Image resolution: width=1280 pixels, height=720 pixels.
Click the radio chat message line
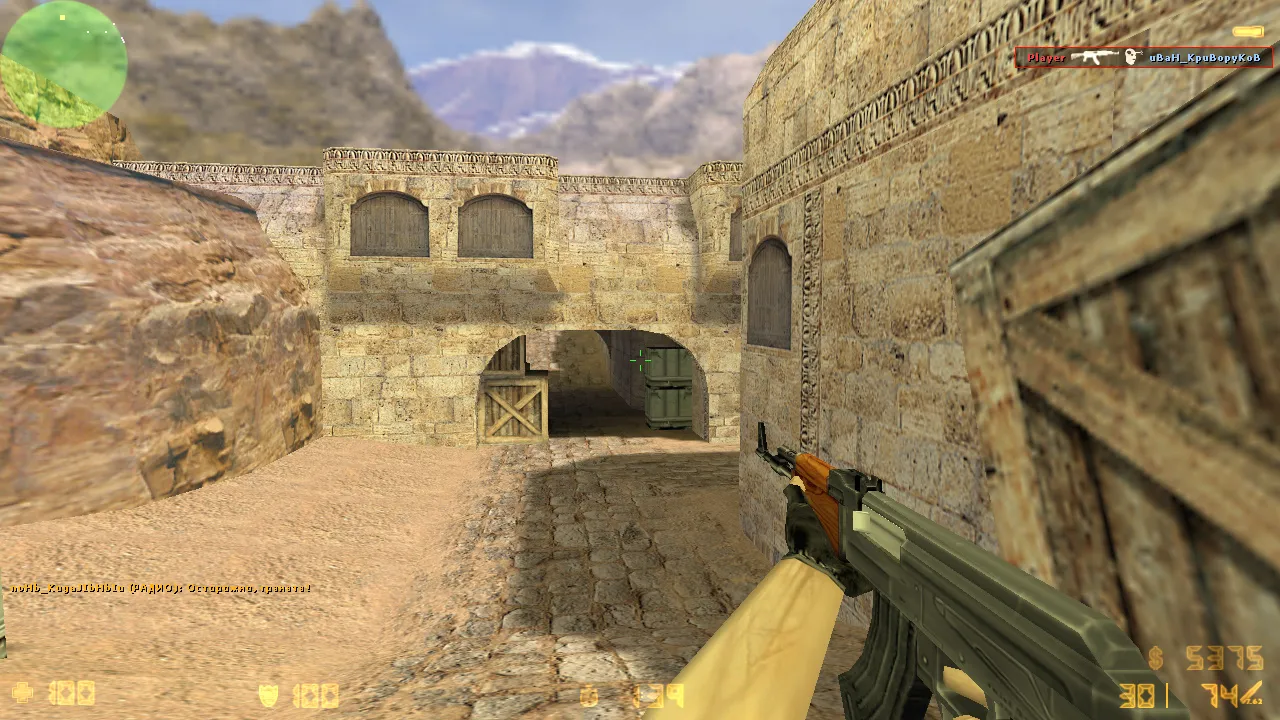(x=161, y=588)
